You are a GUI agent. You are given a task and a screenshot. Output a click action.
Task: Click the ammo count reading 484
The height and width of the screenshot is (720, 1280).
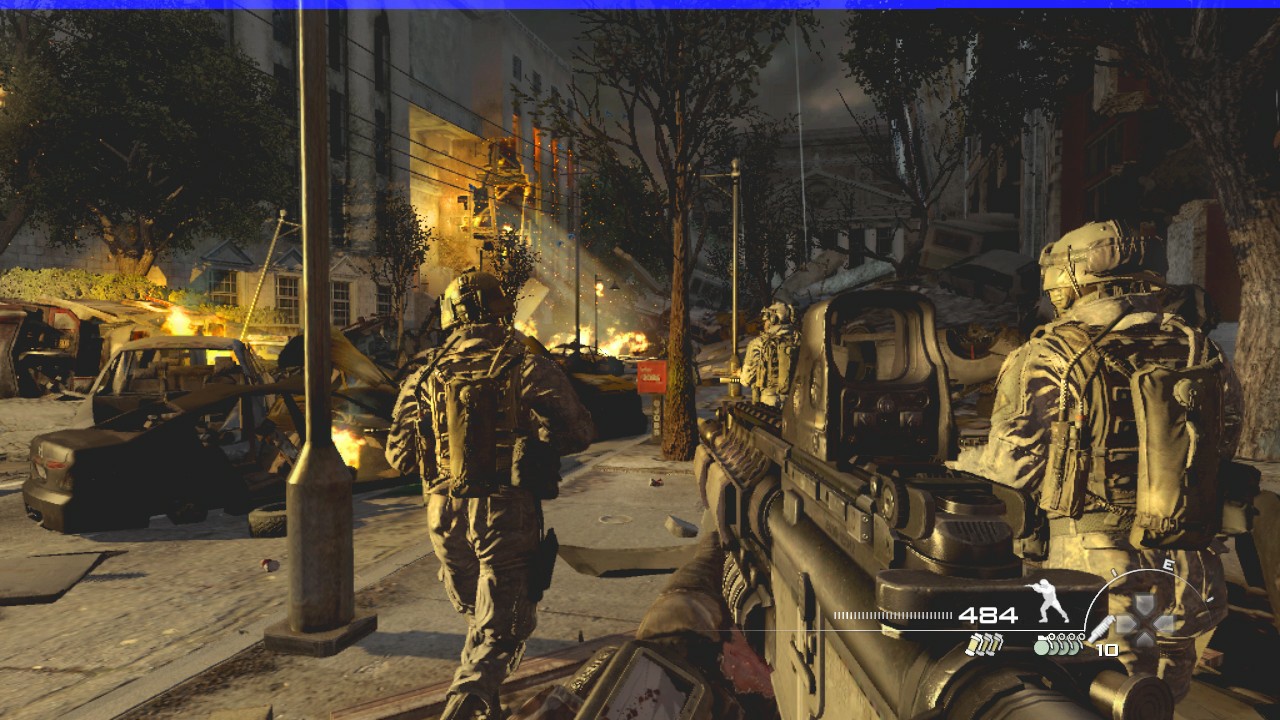[988, 615]
